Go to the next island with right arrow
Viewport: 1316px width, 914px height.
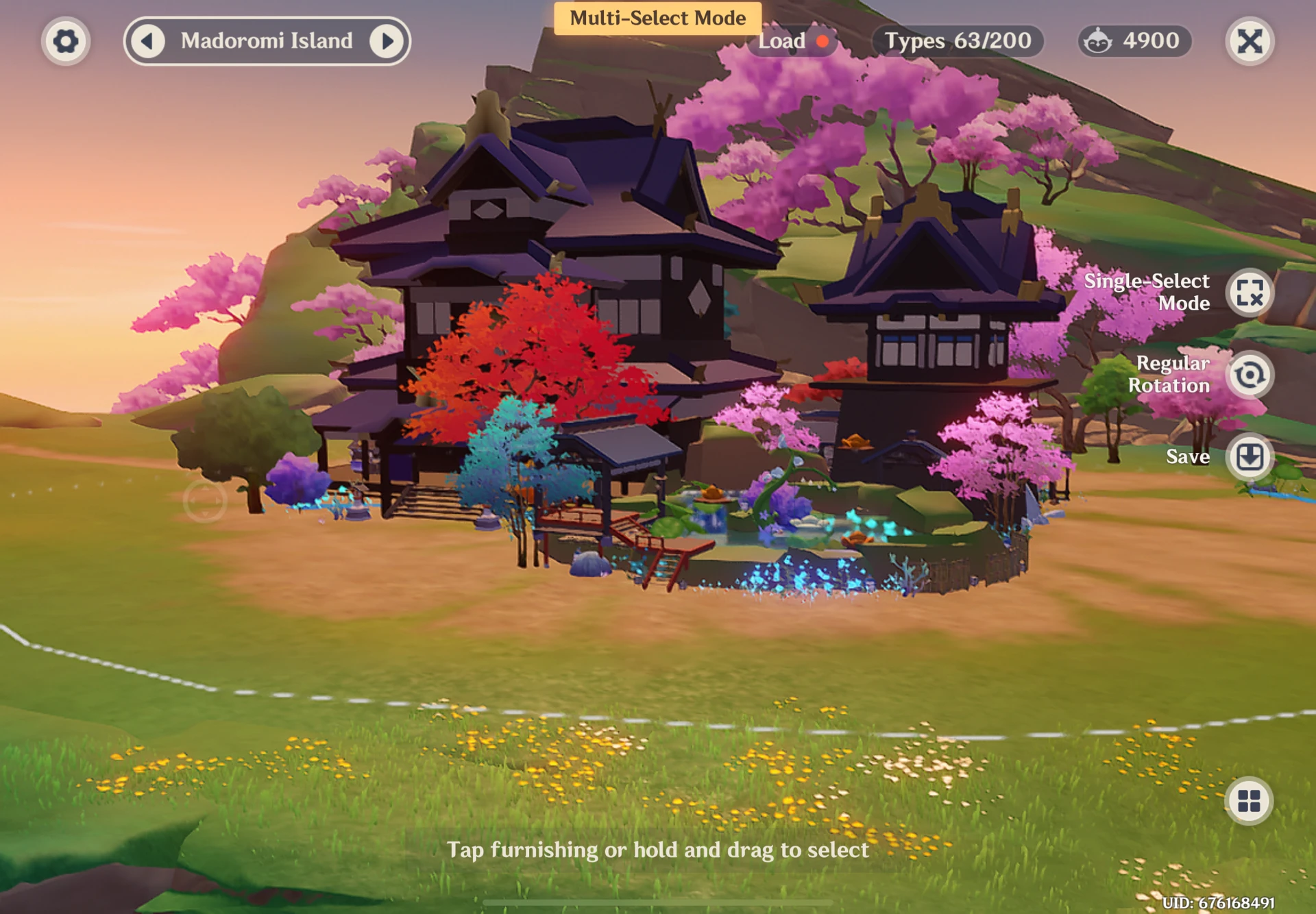[x=387, y=41]
